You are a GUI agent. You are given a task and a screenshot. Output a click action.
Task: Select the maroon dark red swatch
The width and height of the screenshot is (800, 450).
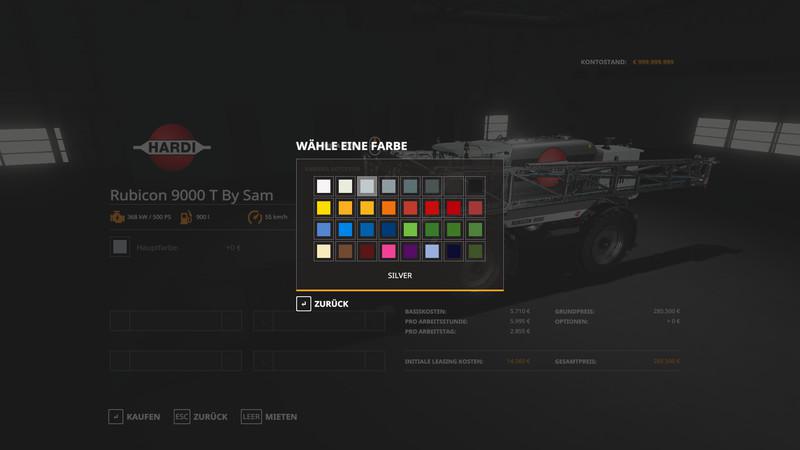tap(367, 251)
